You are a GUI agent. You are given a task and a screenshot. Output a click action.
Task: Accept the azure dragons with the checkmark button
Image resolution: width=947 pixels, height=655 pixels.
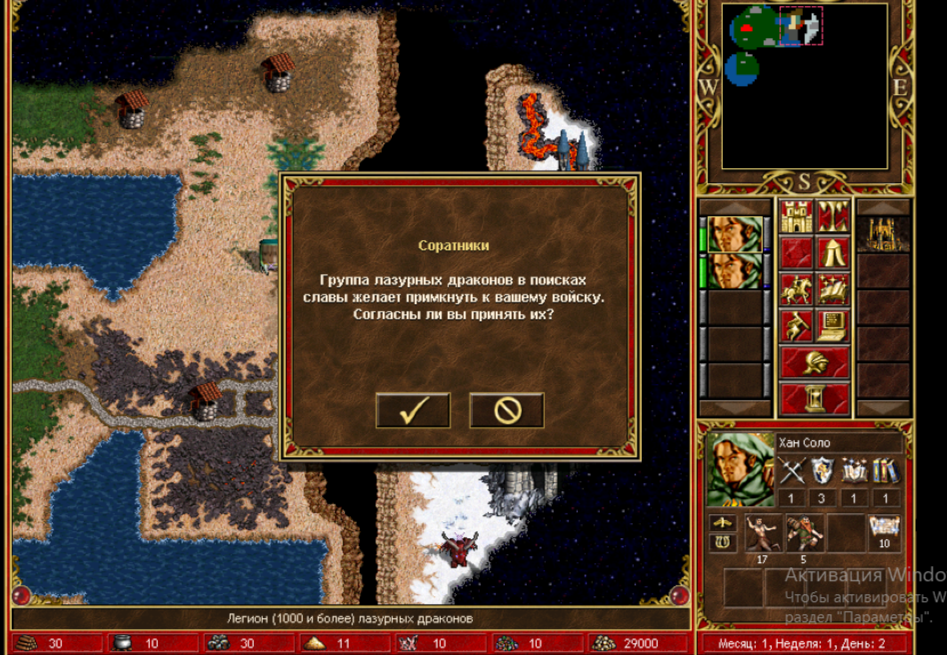tap(413, 411)
